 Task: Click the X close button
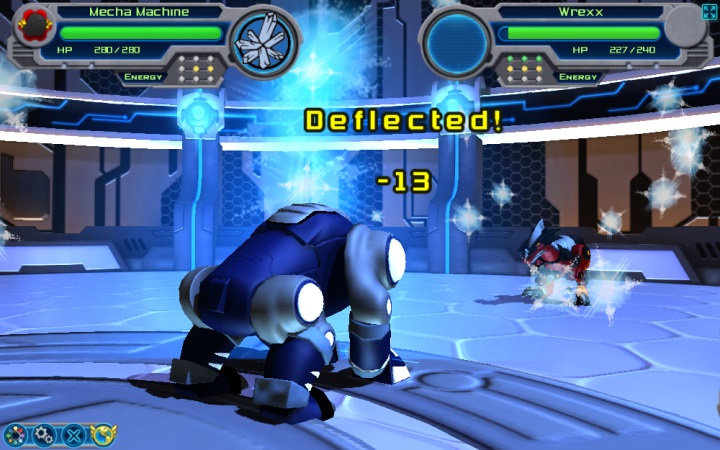74,435
